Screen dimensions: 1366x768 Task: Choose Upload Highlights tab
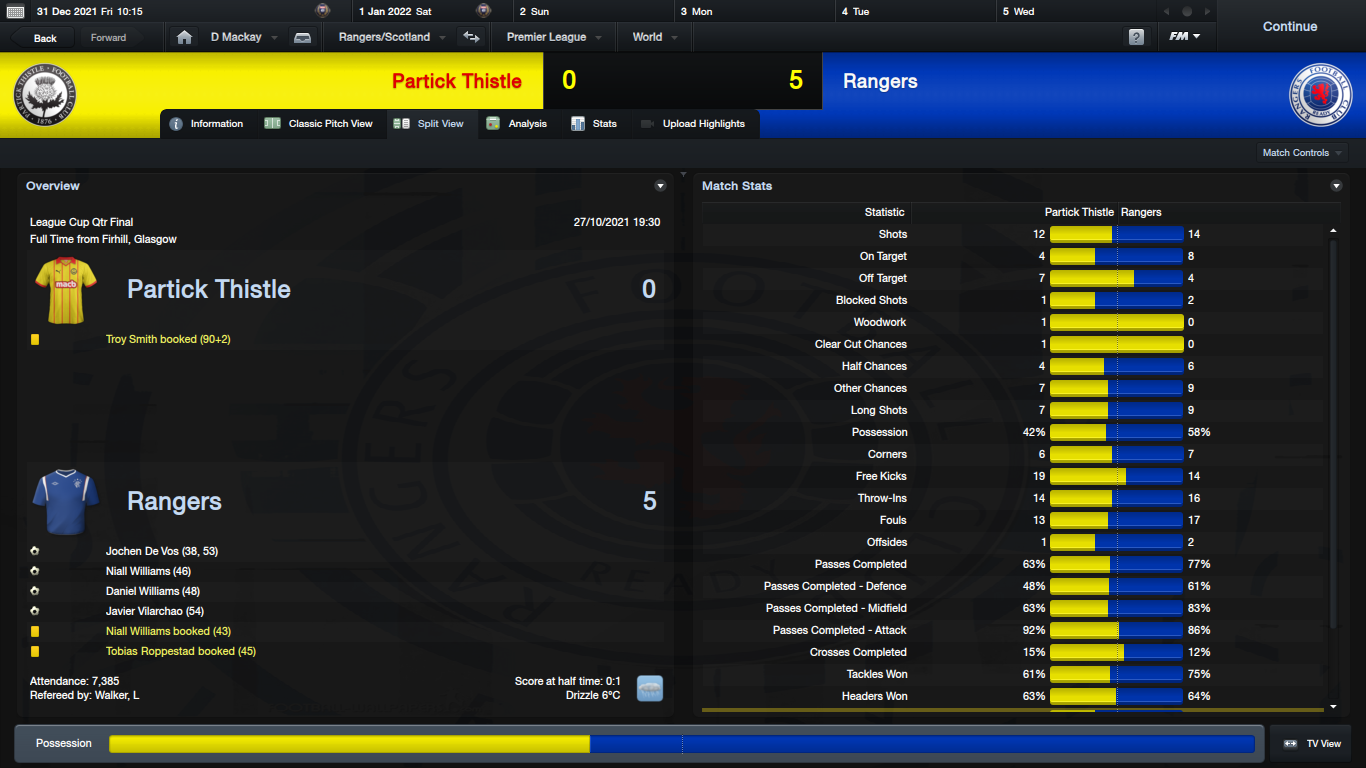tap(693, 124)
